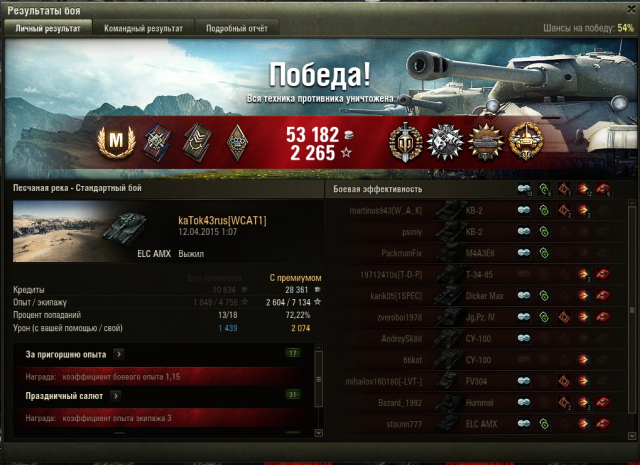Click the kaTok43rus[WCAT1] player name

click(x=222, y=219)
